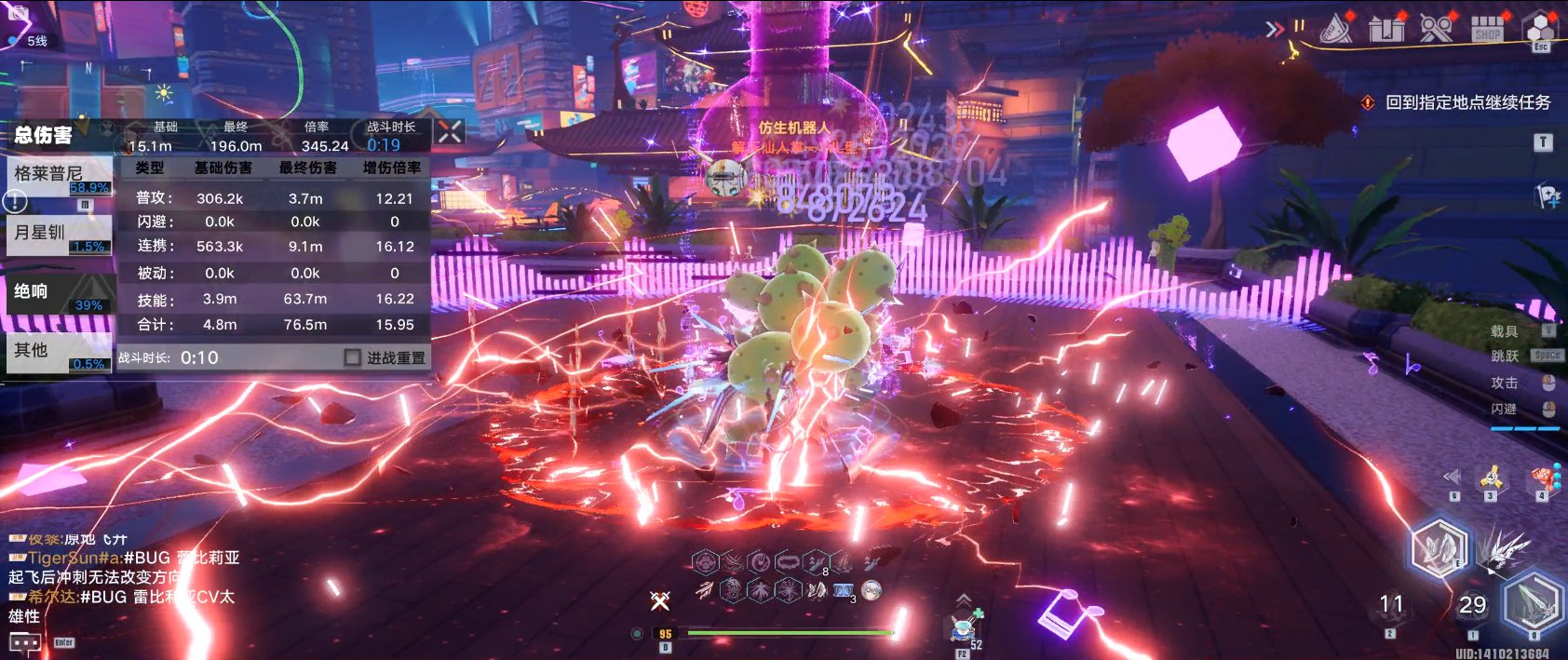The width and height of the screenshot is (1568, 660).
Task: Open the flag with plus icon
Action: (1548, 195)
